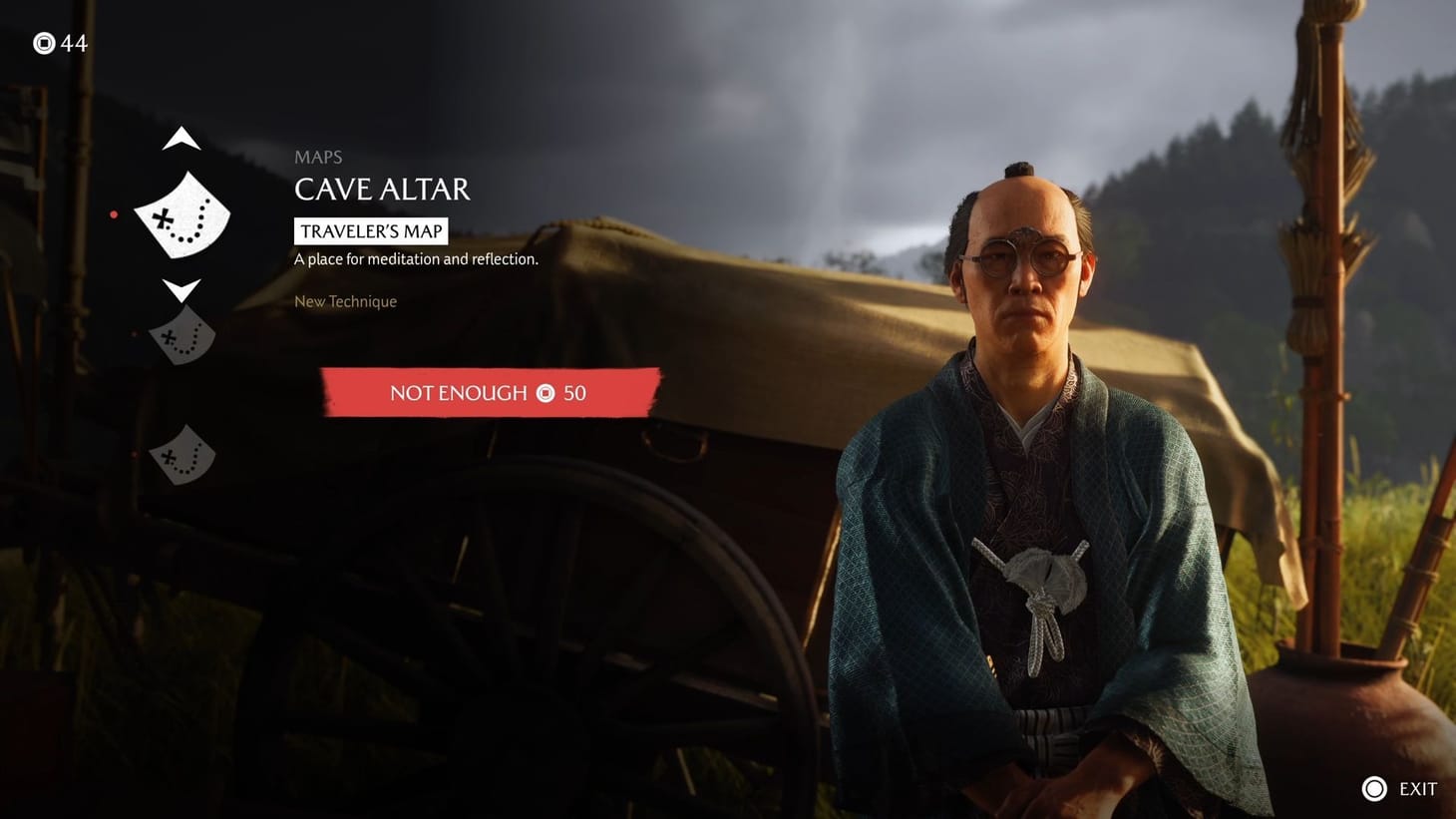Click the coin icon next to the 44 total
This screenshot has height=819, width=1456.
(44, 43)
